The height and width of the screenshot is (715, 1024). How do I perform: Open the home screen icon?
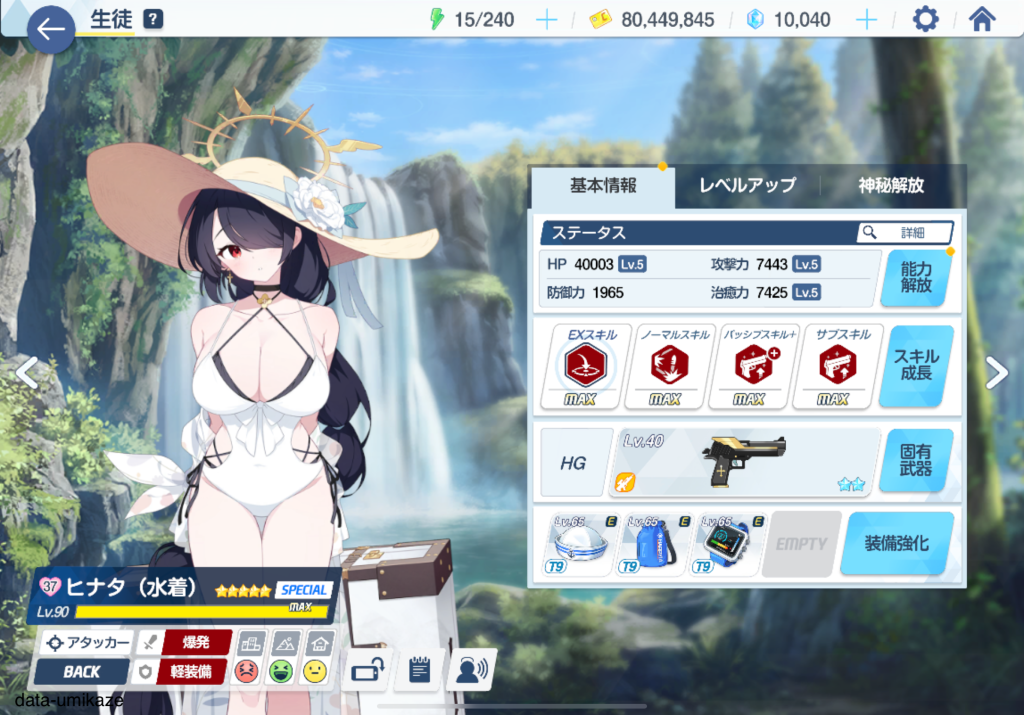point(982,20)
